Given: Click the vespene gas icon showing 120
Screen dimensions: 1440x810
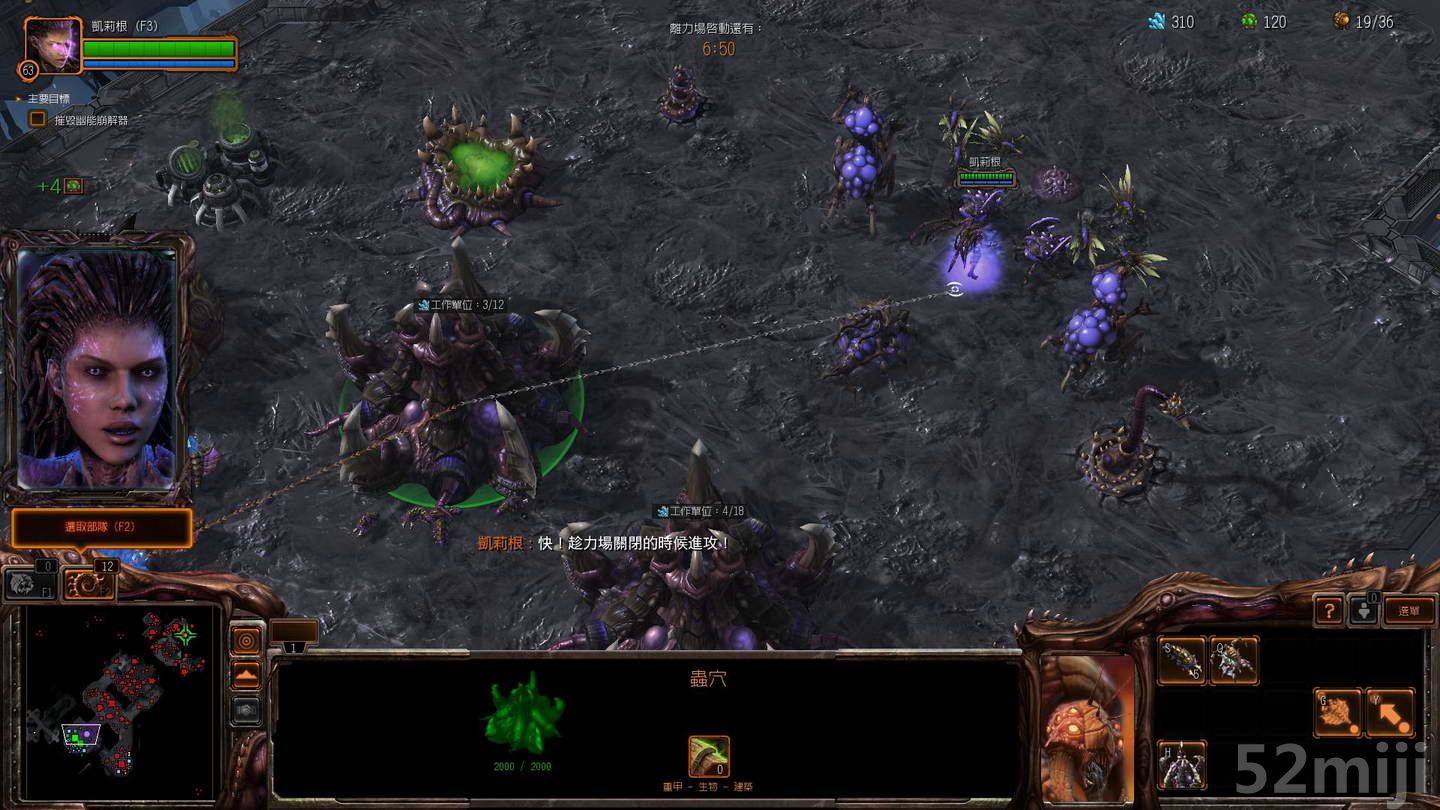Looking at the screenshot, I should [1248, 22].
